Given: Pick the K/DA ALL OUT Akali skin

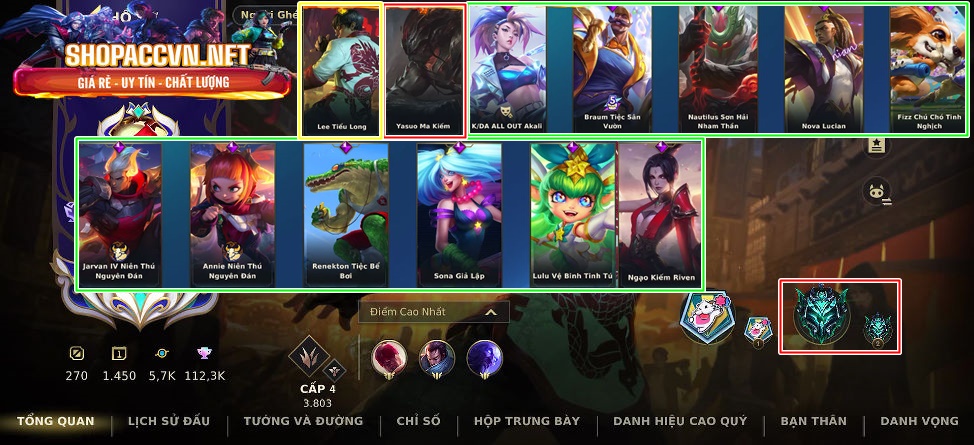Looking at the screenshot, I should (x=508, y=70).
